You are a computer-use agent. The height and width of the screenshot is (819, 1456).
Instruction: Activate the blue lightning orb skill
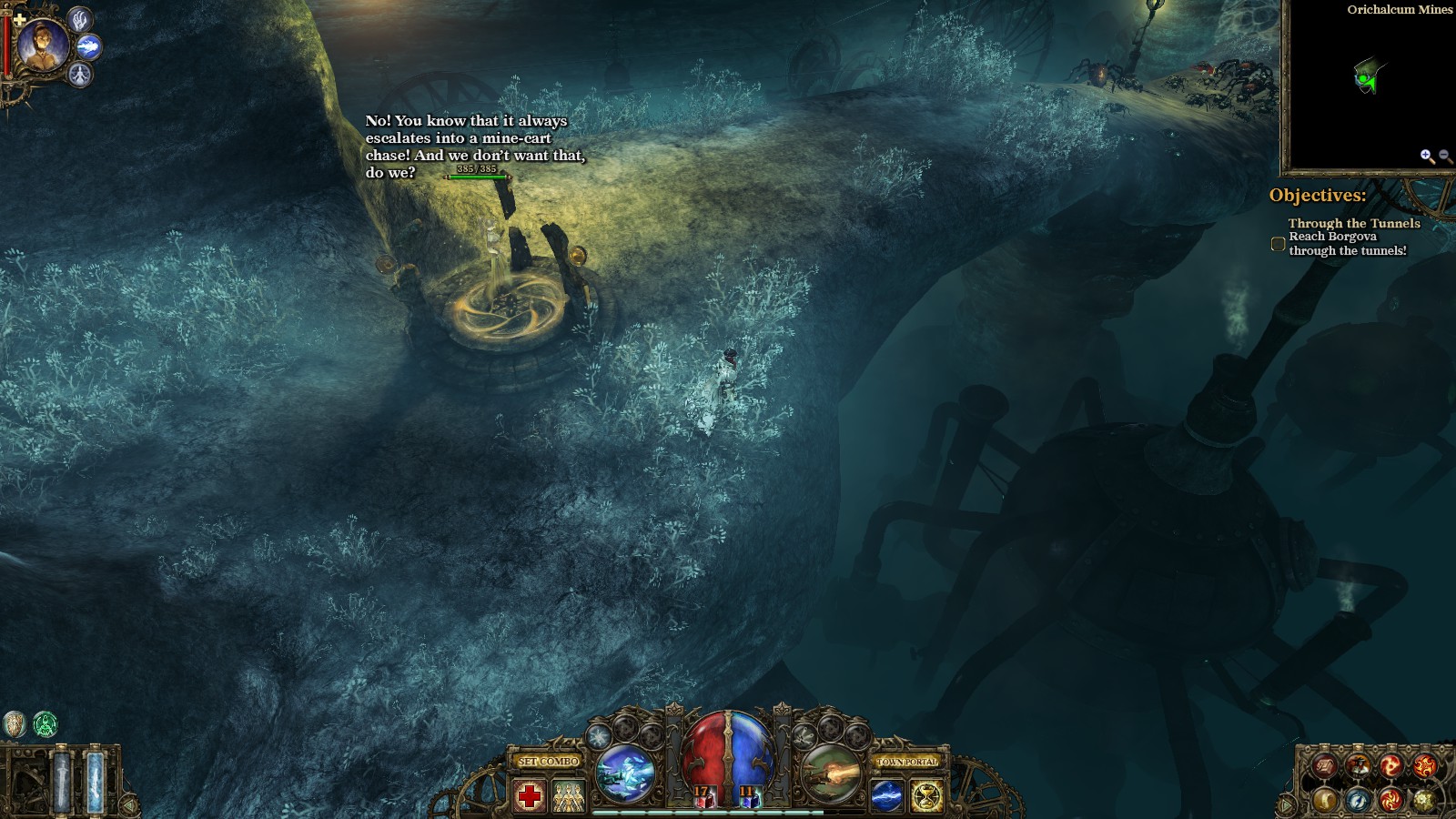point(887,797)
